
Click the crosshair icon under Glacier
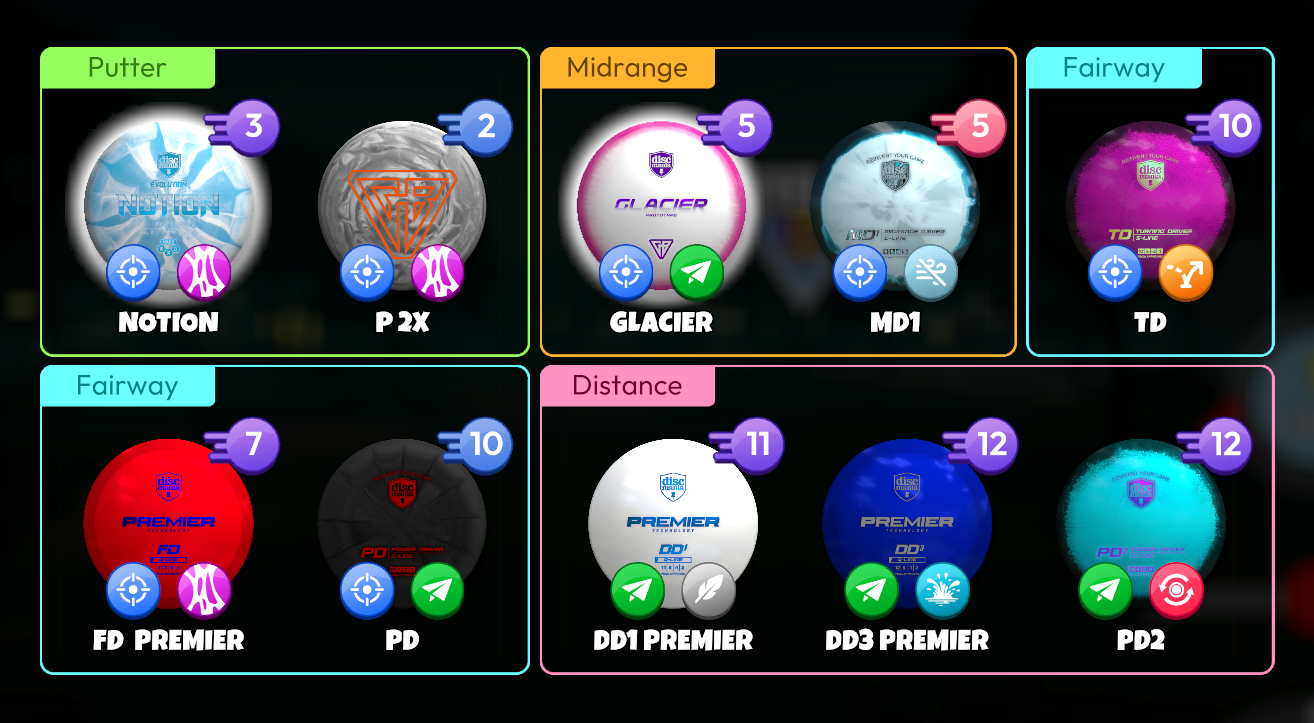tap(626, 271)
